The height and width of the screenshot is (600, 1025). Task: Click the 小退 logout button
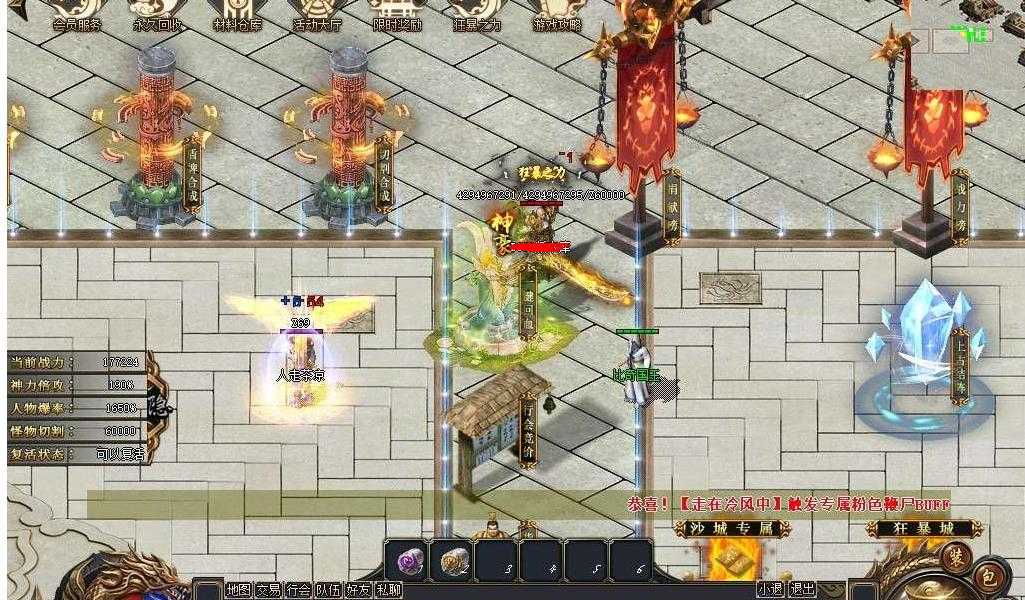[x=770, y=590]
